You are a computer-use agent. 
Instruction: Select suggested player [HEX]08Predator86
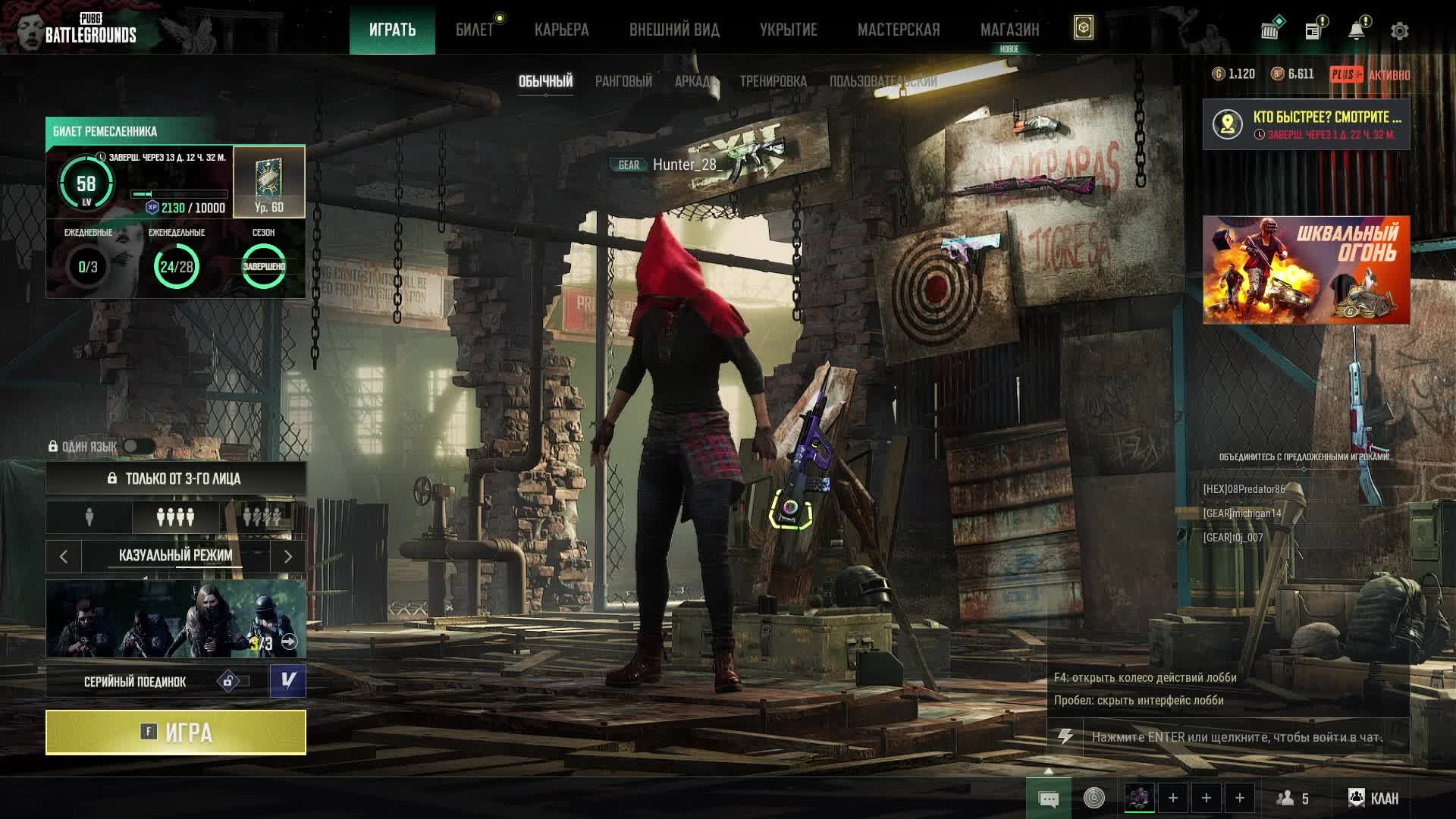pos(1244,489)
